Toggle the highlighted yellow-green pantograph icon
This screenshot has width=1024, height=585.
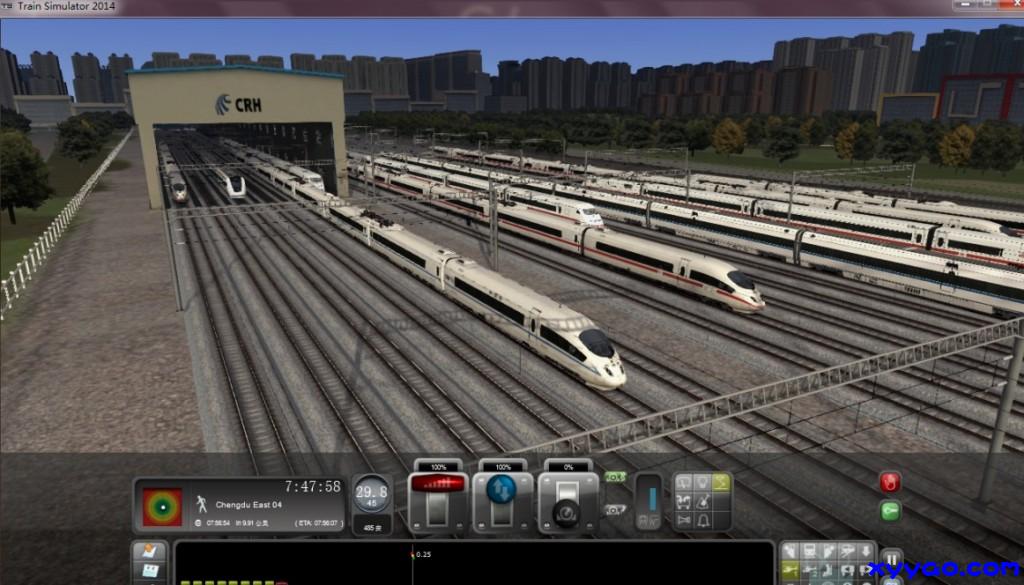[721, 482]
